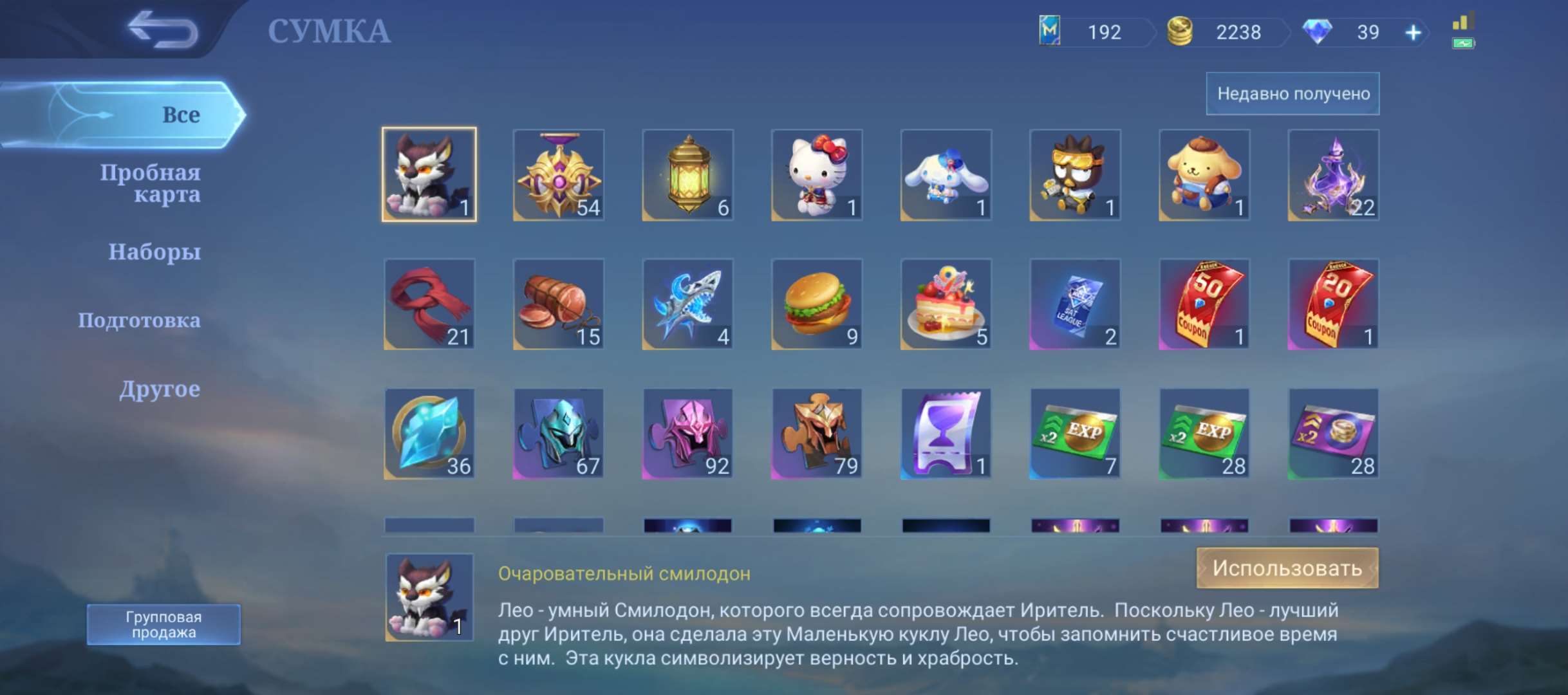This screenshot has height=695, width=1568.
Task: Switch to the Другое category
Action: click(x=161, y=388)
